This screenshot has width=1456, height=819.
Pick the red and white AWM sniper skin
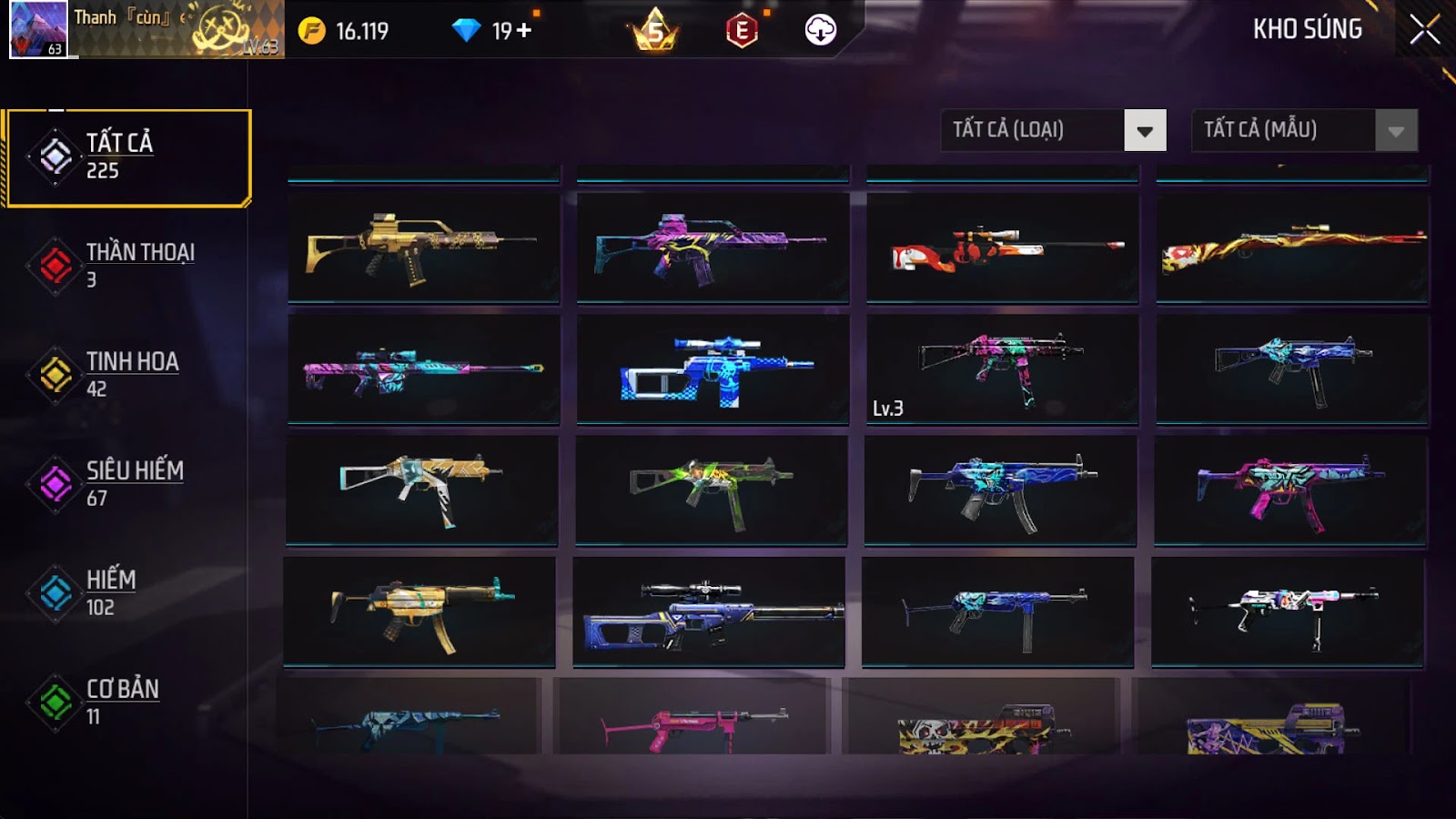[x=1002, y=247]
